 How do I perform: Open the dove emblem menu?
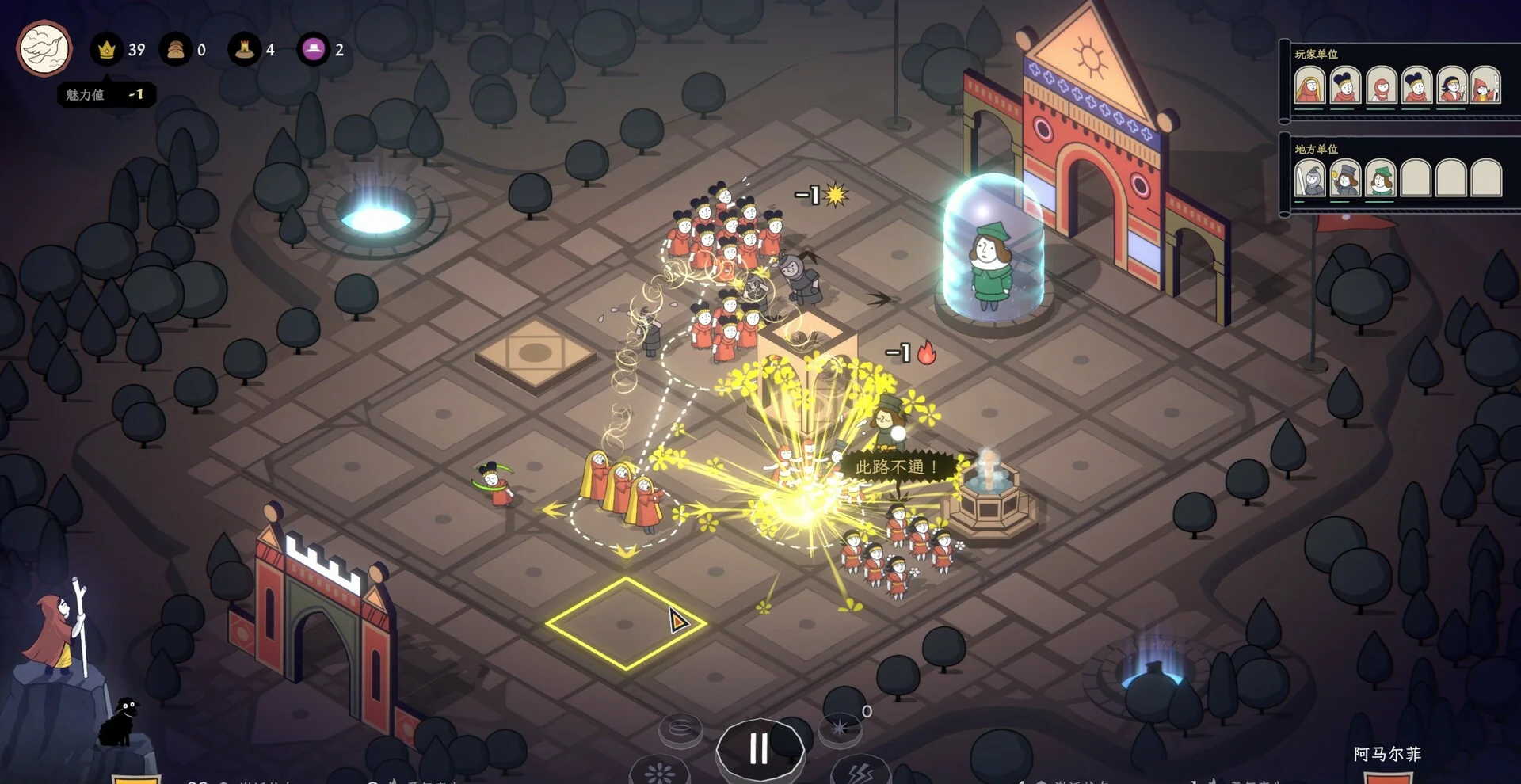click(44, 49)
